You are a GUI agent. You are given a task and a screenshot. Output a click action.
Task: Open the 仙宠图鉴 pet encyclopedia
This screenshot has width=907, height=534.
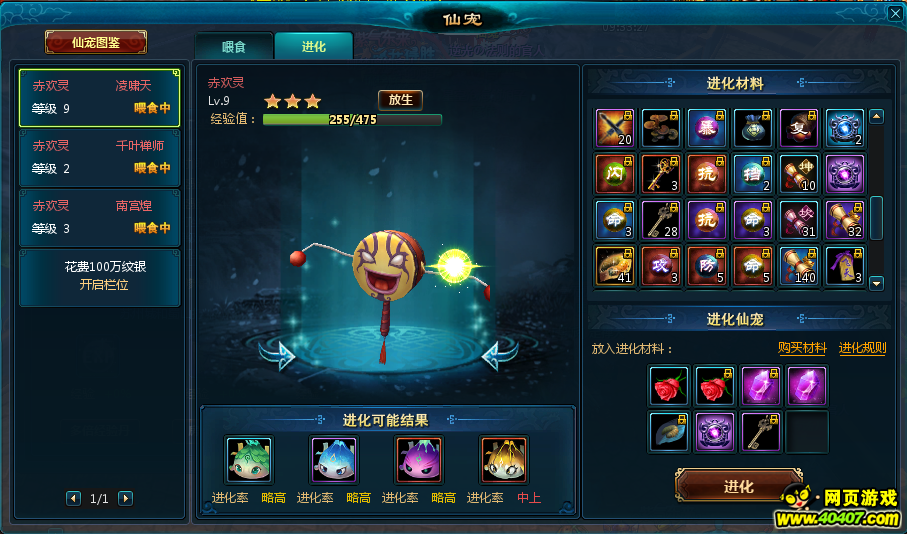(96, 42)
